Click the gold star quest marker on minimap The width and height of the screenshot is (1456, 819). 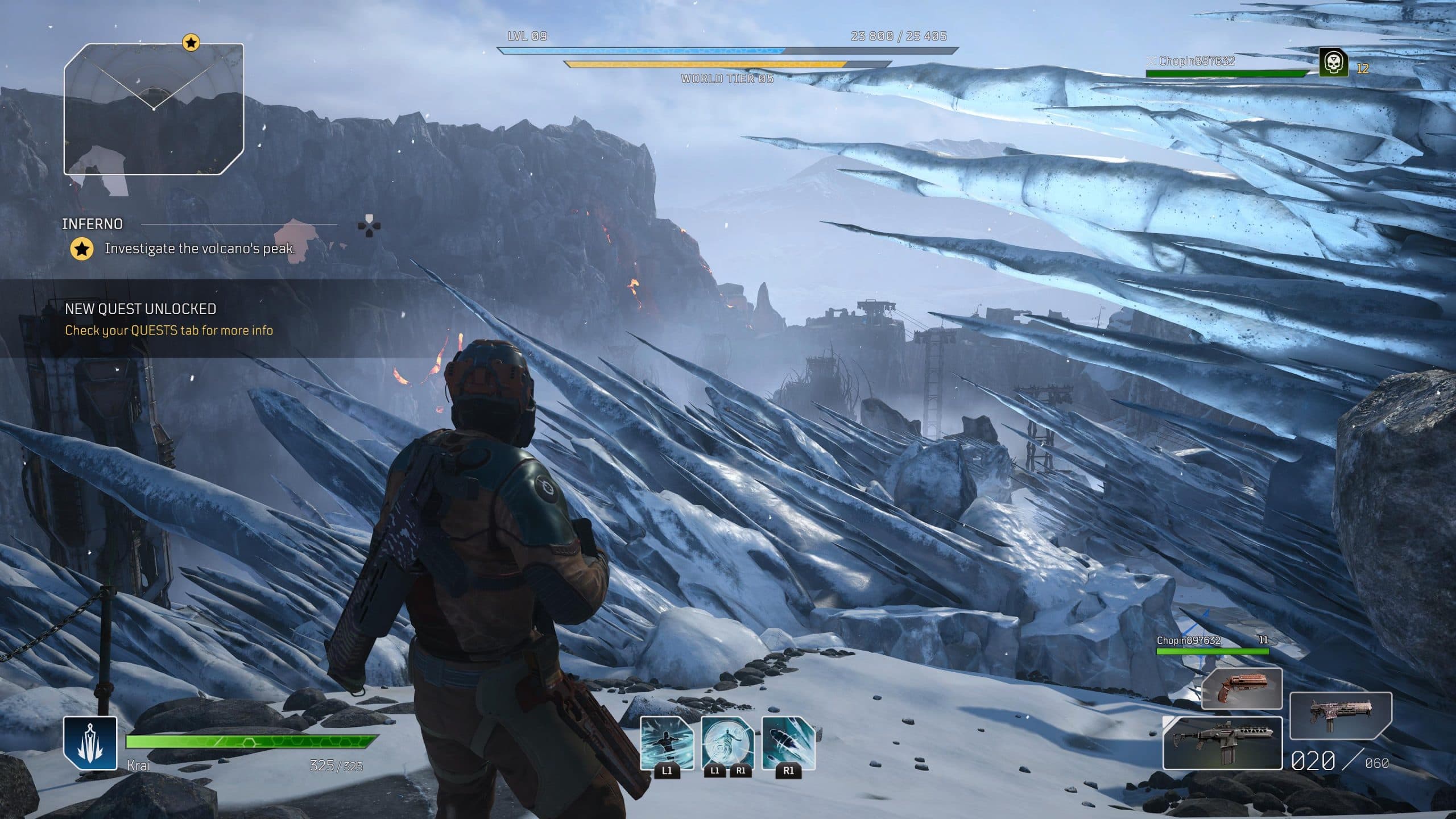[x=191, y=42]
